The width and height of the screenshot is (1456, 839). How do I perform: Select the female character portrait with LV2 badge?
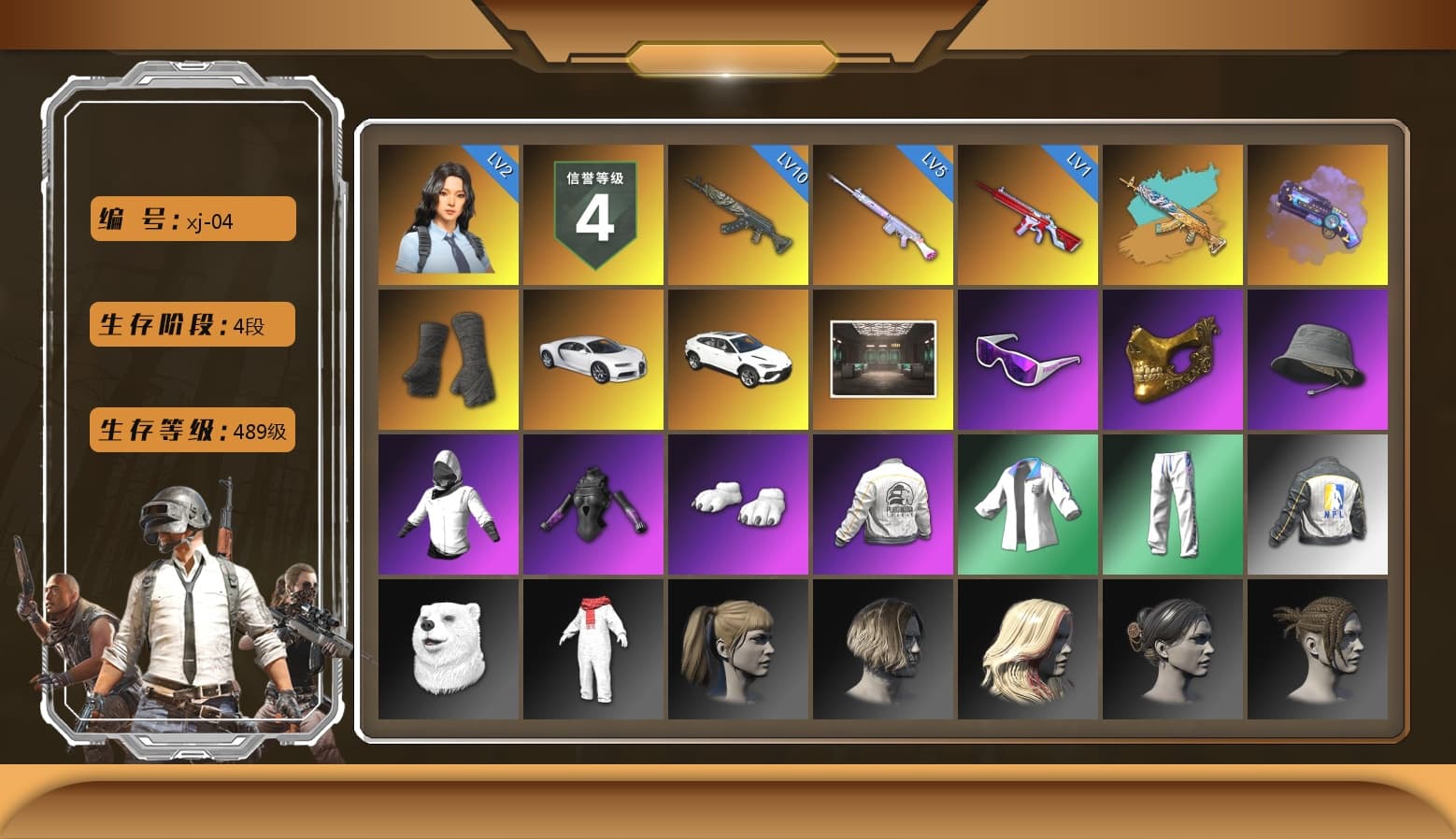click(x=447, y=215)
